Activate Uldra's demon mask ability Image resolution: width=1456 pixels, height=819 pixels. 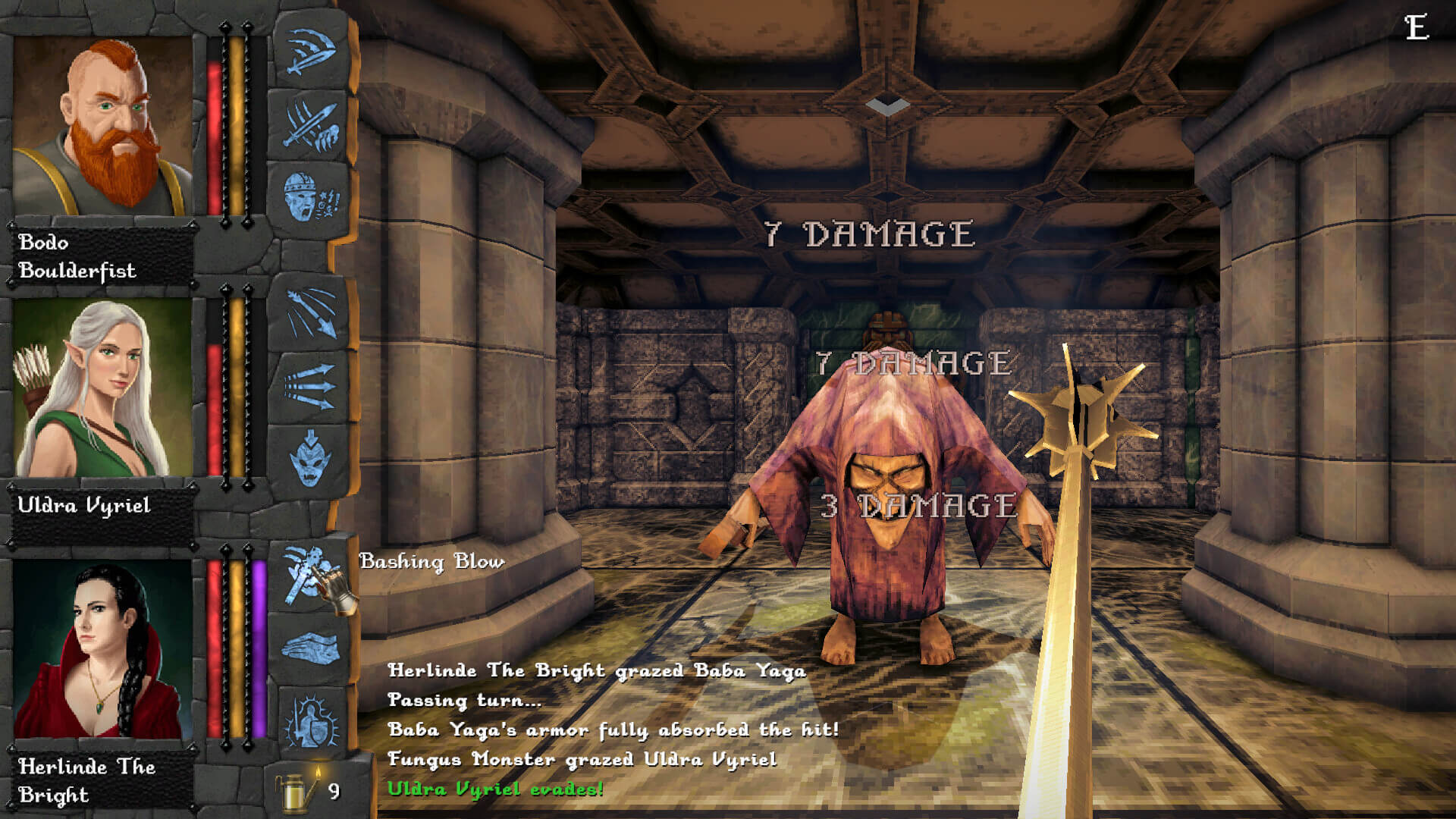(311, 460)
